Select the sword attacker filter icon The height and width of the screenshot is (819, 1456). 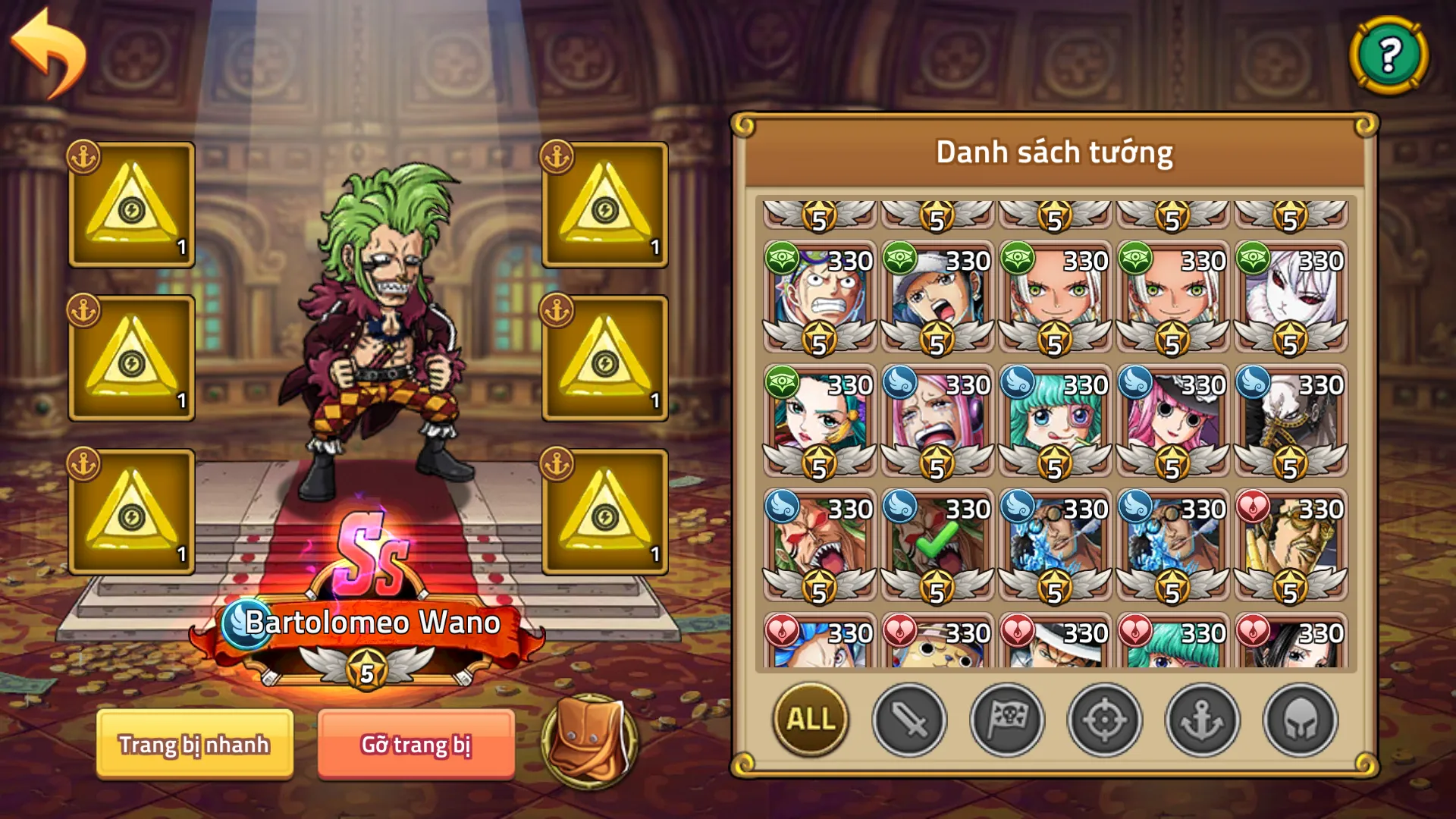tap(910, 720)
